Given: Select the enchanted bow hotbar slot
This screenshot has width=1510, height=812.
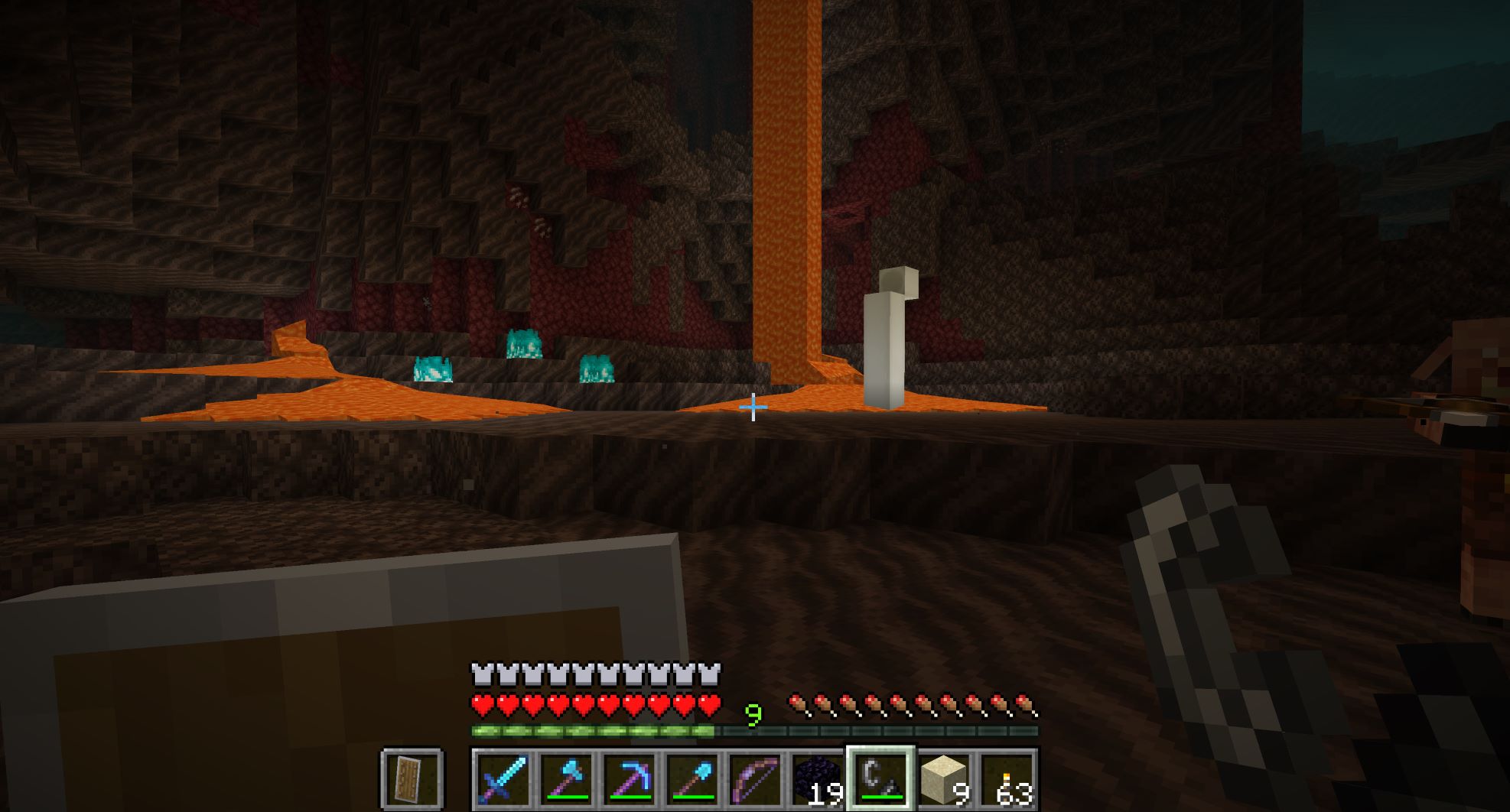Looking at the screenshot, I should coord(754,778).
